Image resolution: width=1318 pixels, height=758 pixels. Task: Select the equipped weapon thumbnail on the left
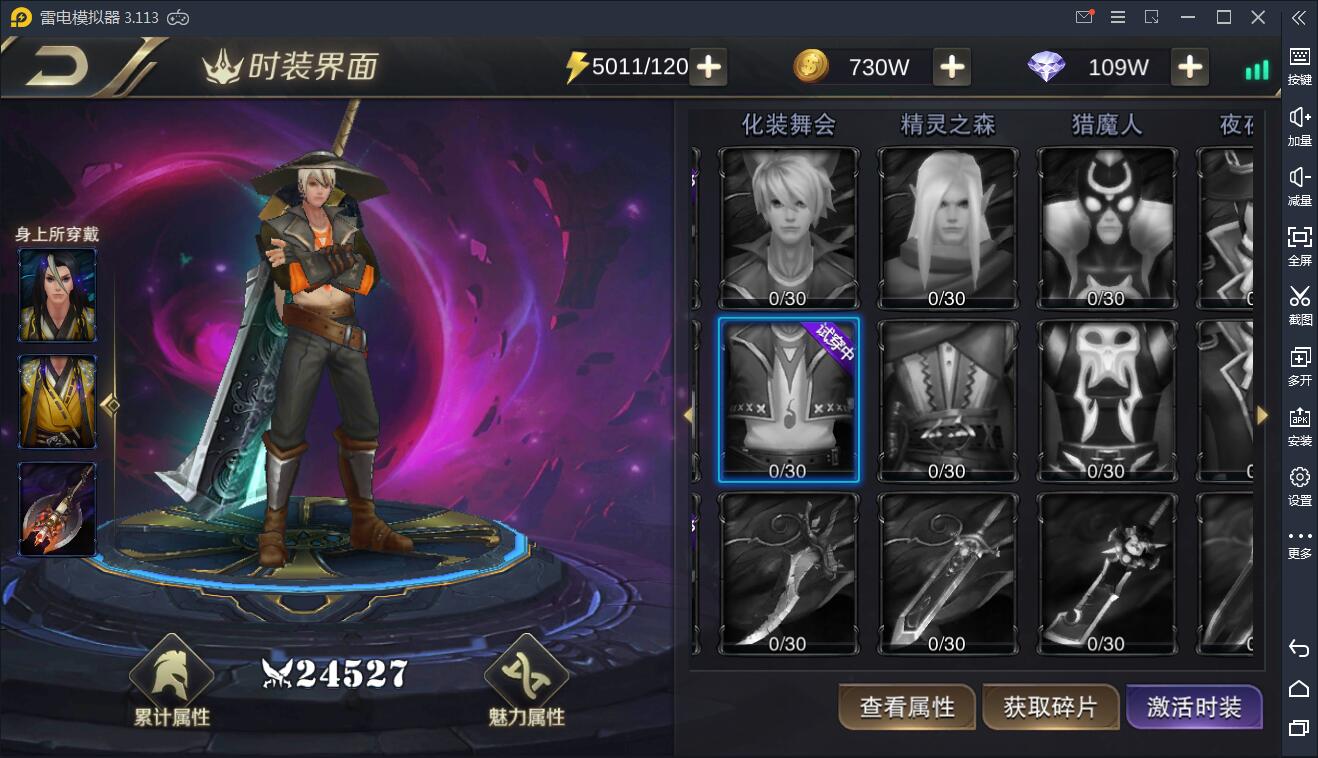click(x=57, y=509)
